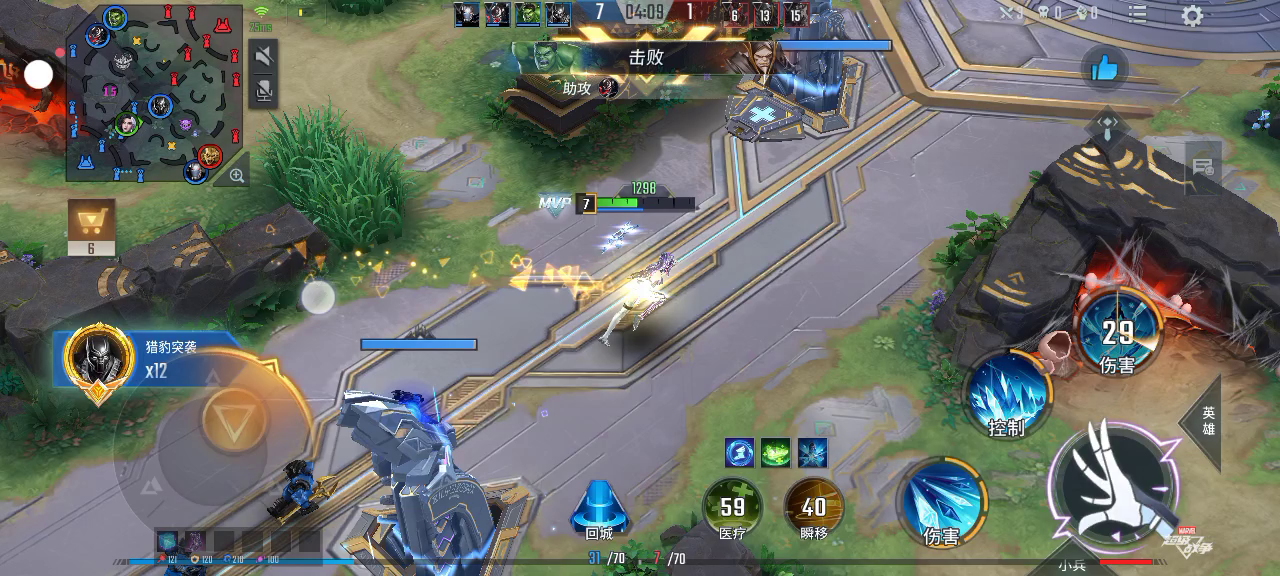This screenshot has height=576, width=1280.
Task: Trigger the 伤害 ultimate with 29 cooldown
Action: point(1118,332)
